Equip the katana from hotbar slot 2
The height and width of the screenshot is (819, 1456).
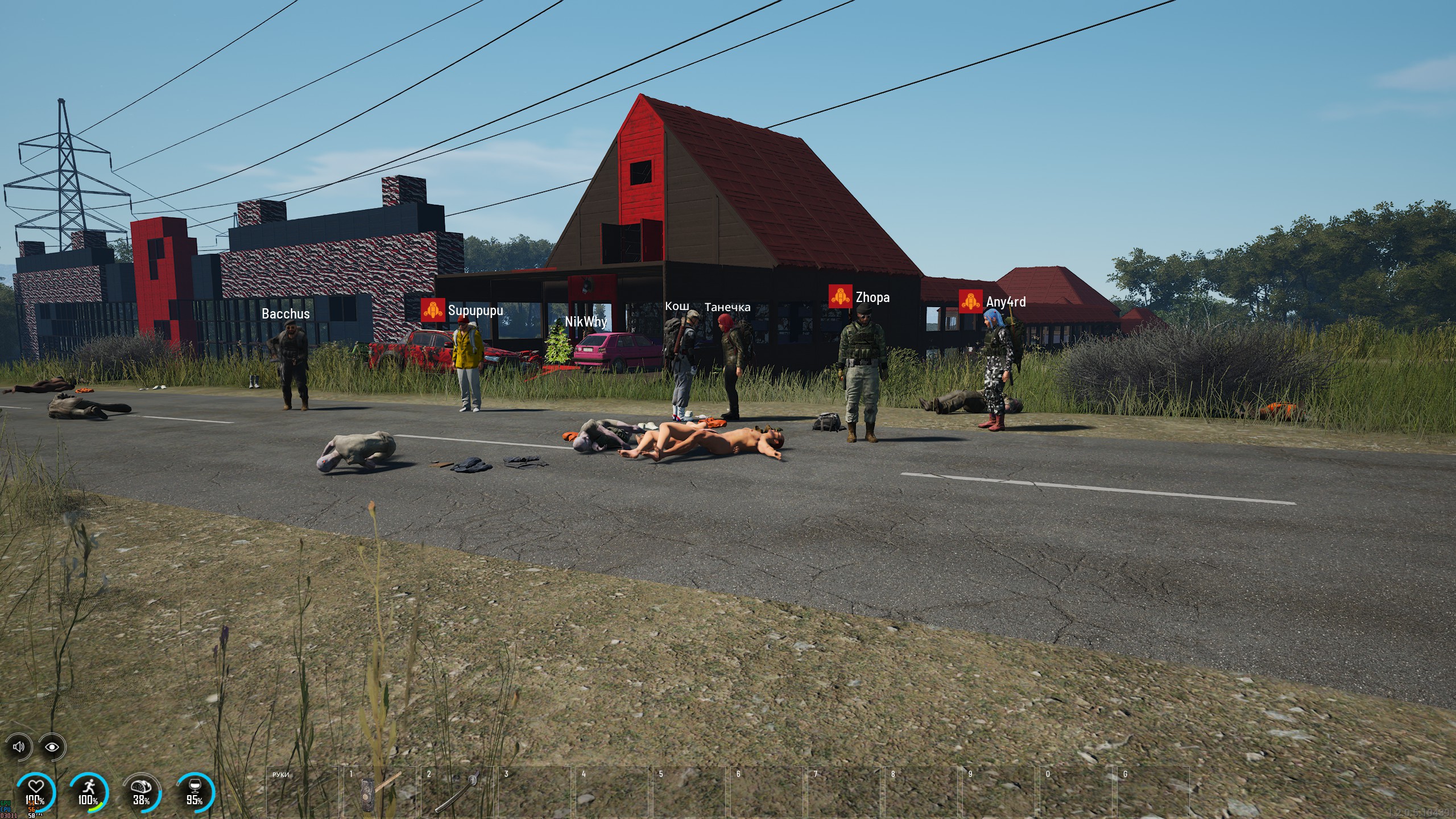click(x=456, y=792)
